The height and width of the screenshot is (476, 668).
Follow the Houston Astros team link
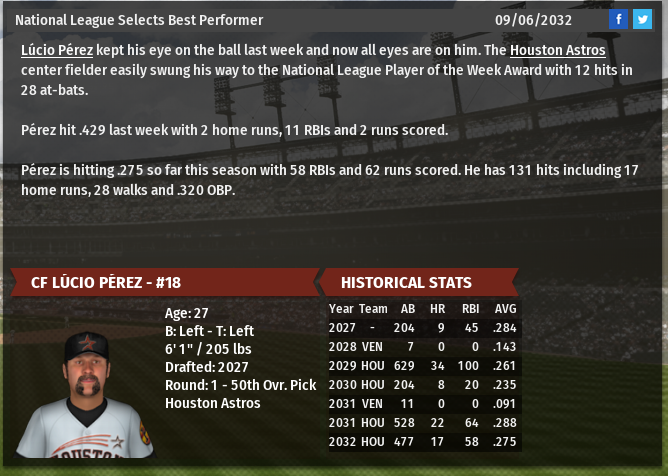[557, 49]
